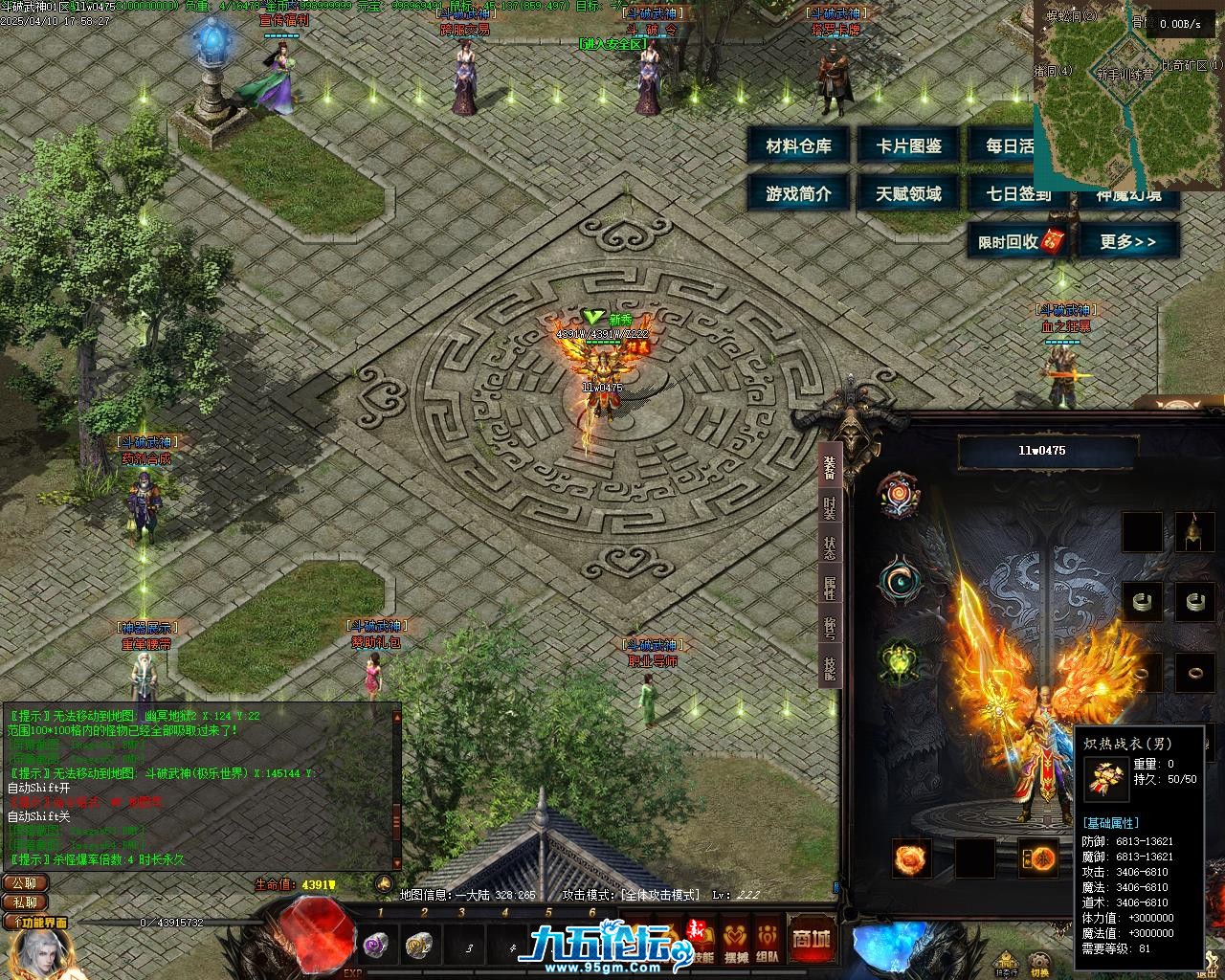Open the 卡片图鉴 card collection
The width and height of the screenshot is (1225, 980).
909,146
